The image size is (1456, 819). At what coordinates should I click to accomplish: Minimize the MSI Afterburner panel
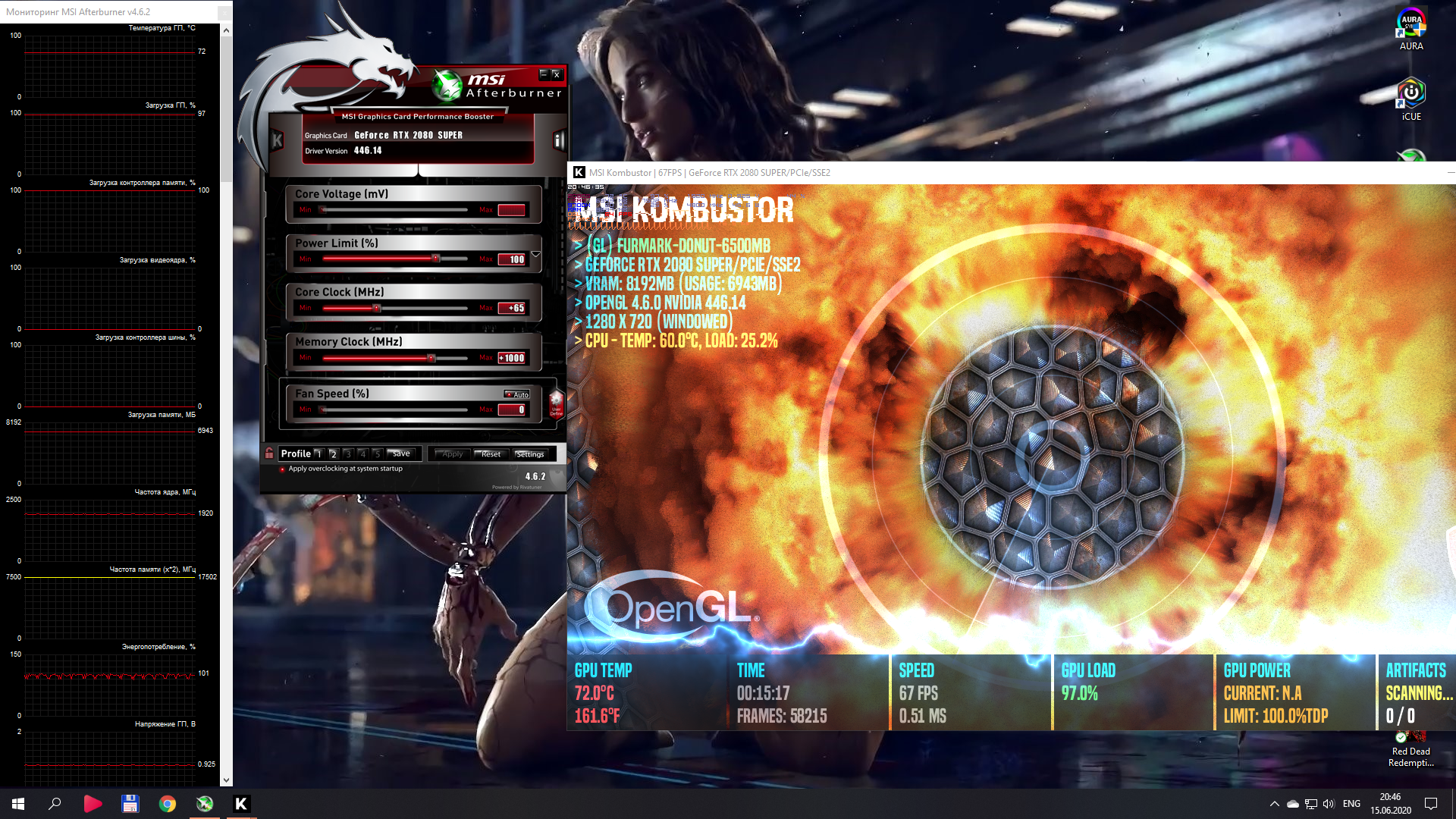click(x=543, y=74)
